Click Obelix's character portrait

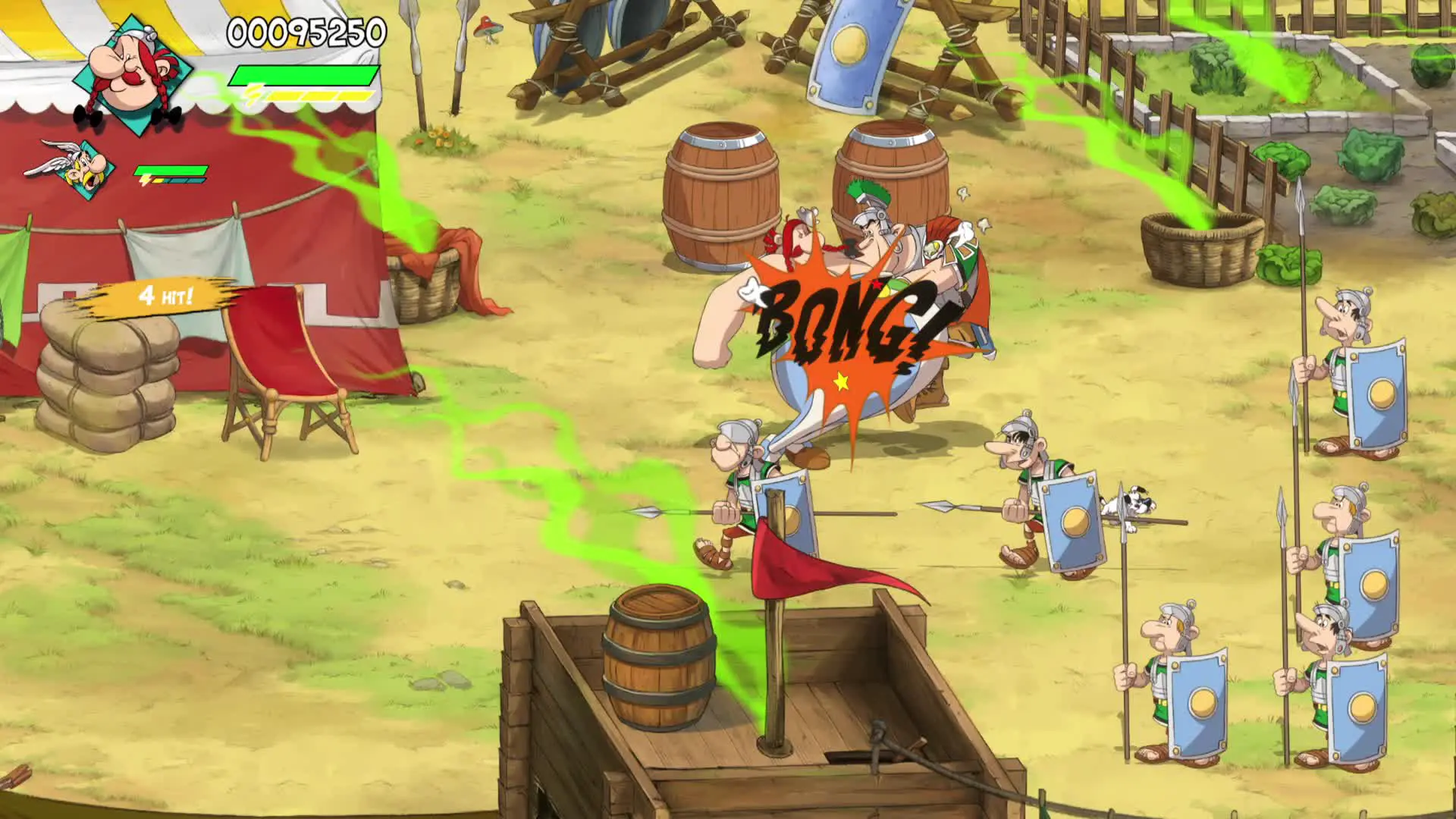pyautogui.click(x=131, y=75)
